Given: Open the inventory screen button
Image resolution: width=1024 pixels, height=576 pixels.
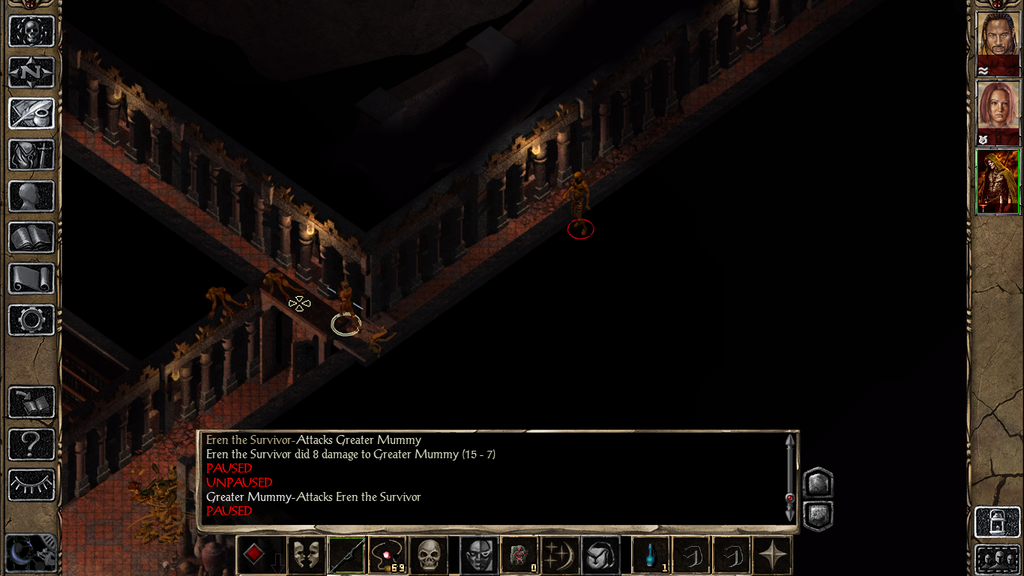Looking at the screenshot, I should [x=31, y=155].
